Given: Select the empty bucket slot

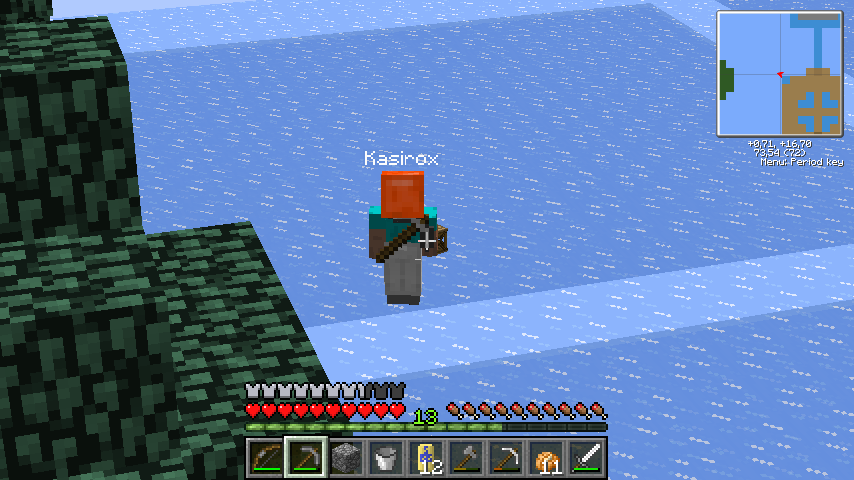Looking at the screenshot, I should coord(385,459).
